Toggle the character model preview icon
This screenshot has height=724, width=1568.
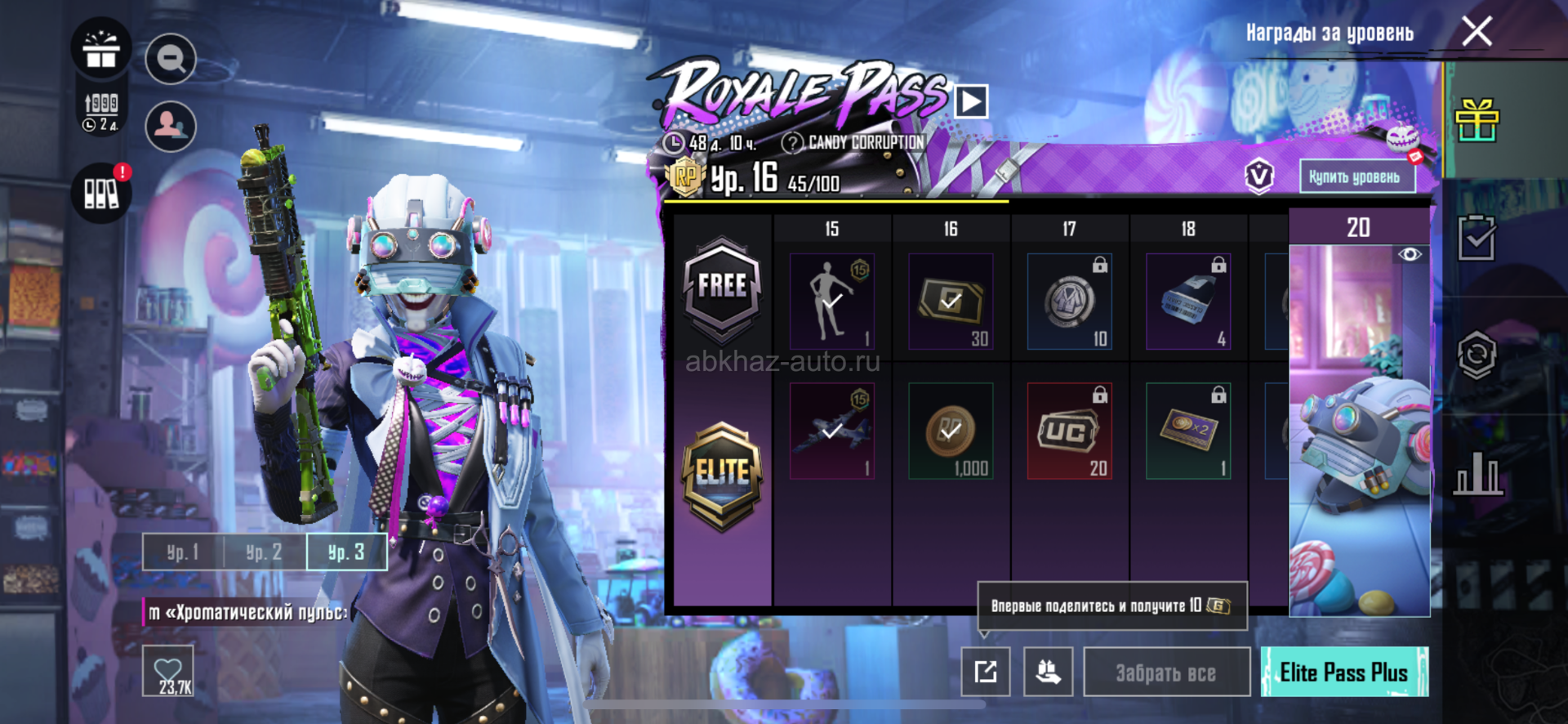click(x=171, y=126)
